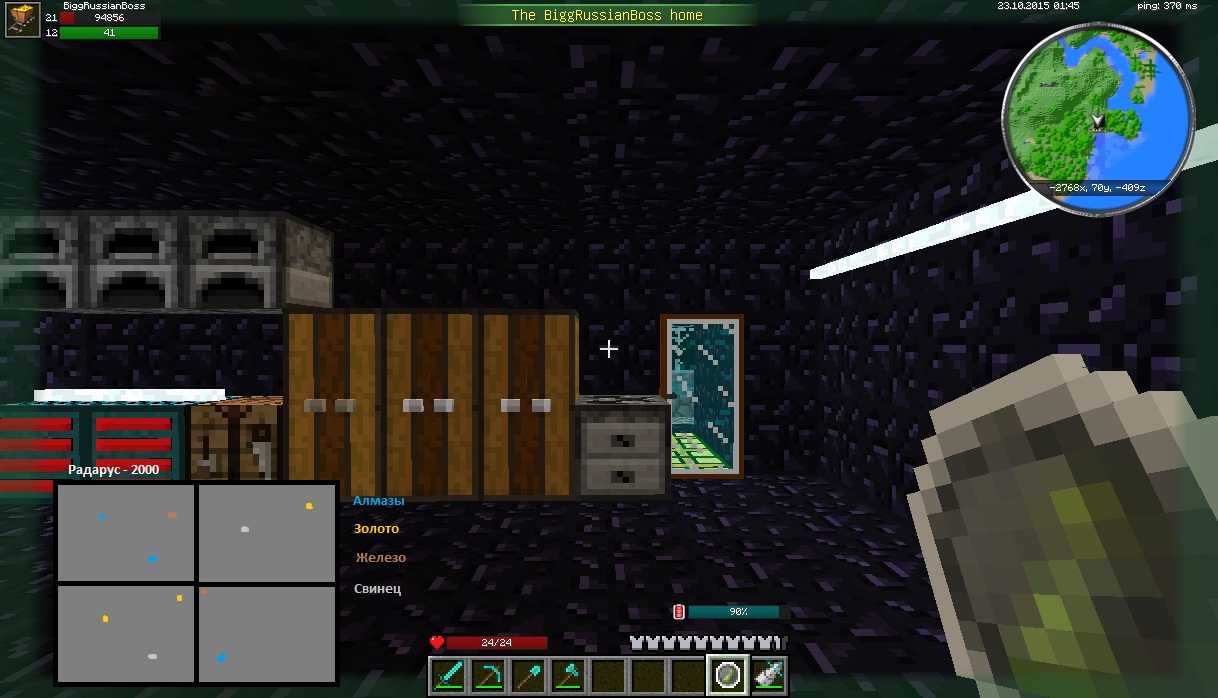
Task: Click the Железо legend entry
Action: pos(380,558)
